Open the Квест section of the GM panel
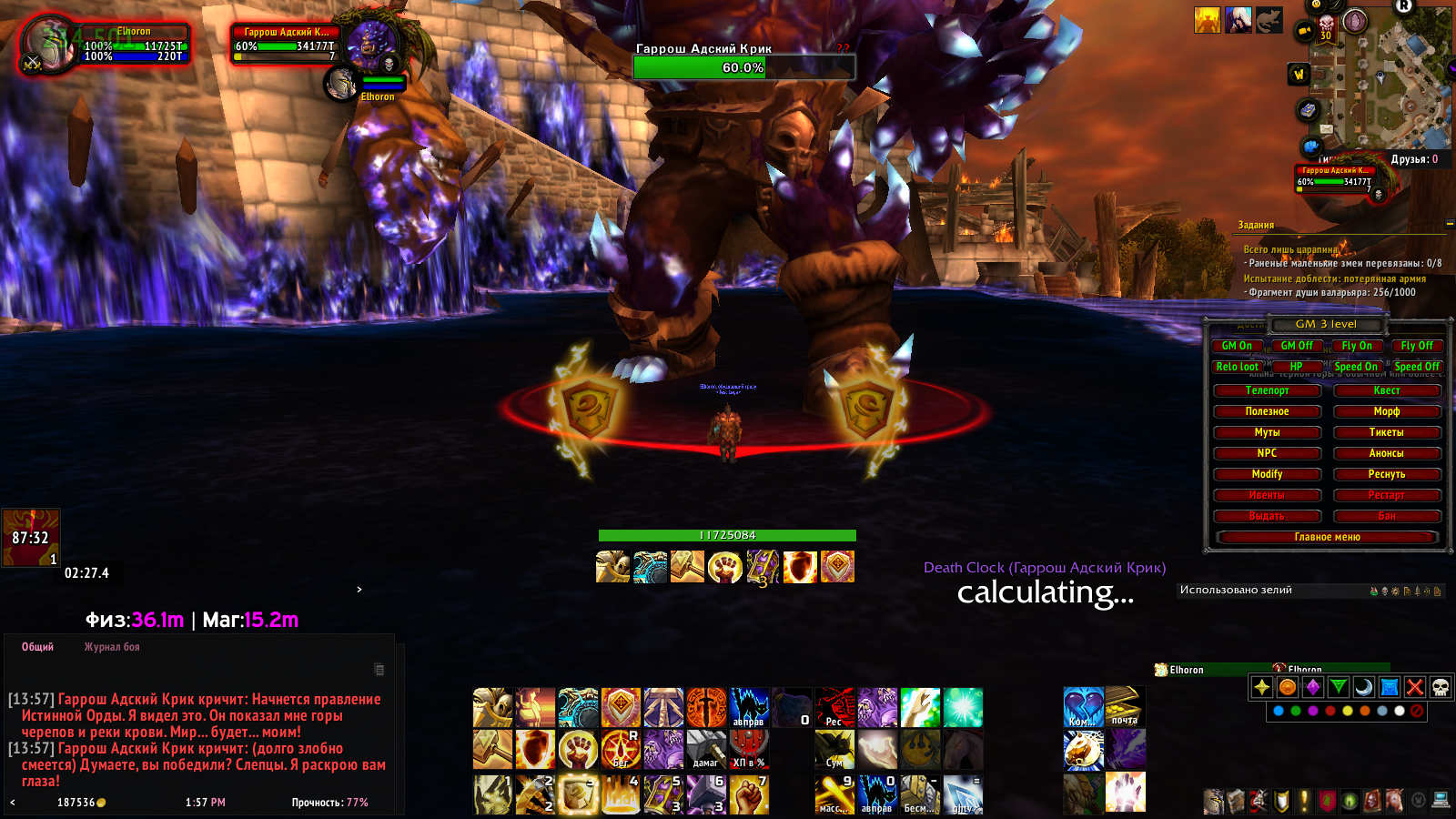The width and height of the screenshot is (1456, 819). tap(1387, 390)
